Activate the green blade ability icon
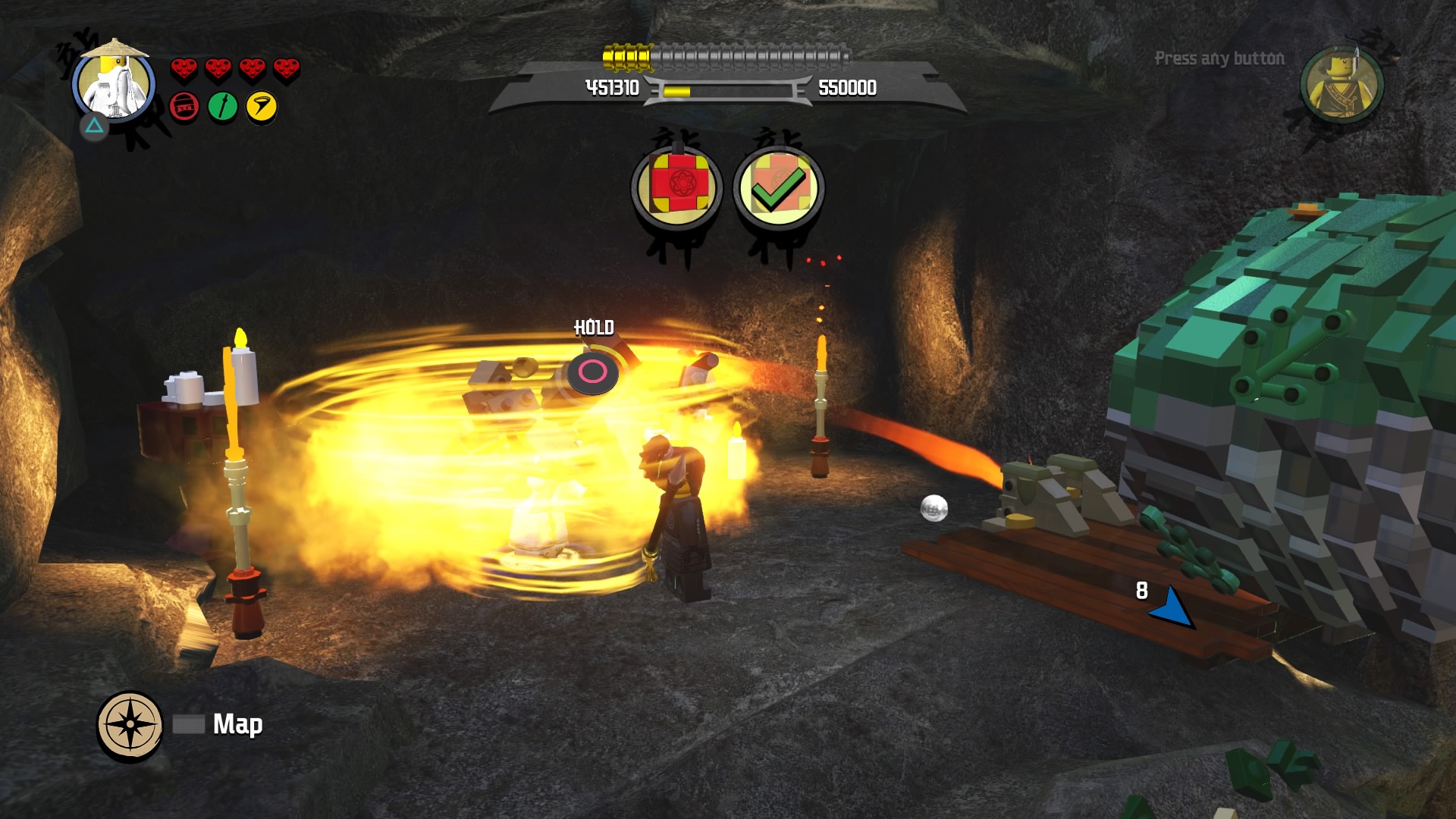Image resolution: width=1456 pixels, height=819 pixels. [x=223, y=107]
